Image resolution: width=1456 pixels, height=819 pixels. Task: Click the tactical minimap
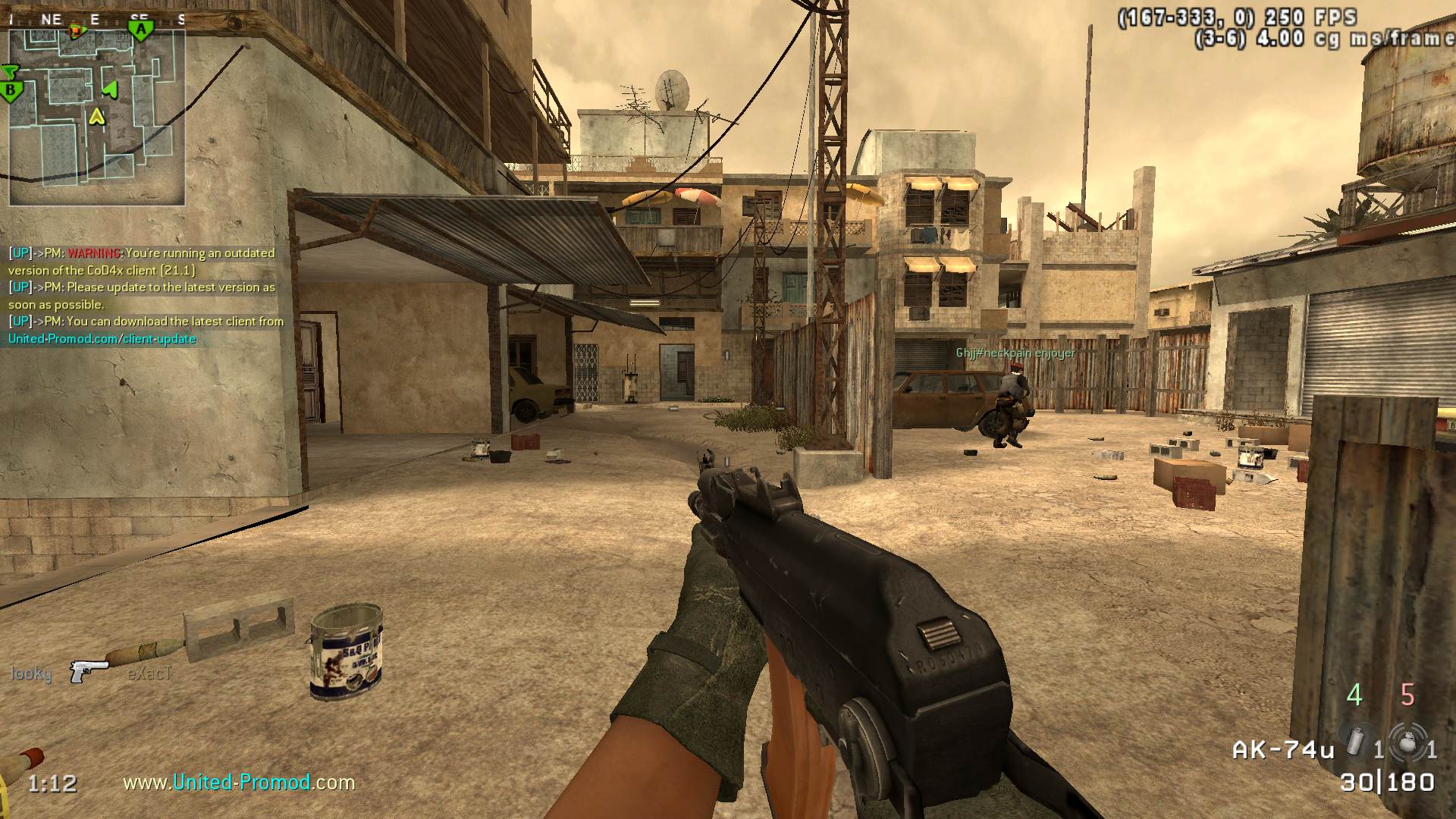[x=96, y=115]
